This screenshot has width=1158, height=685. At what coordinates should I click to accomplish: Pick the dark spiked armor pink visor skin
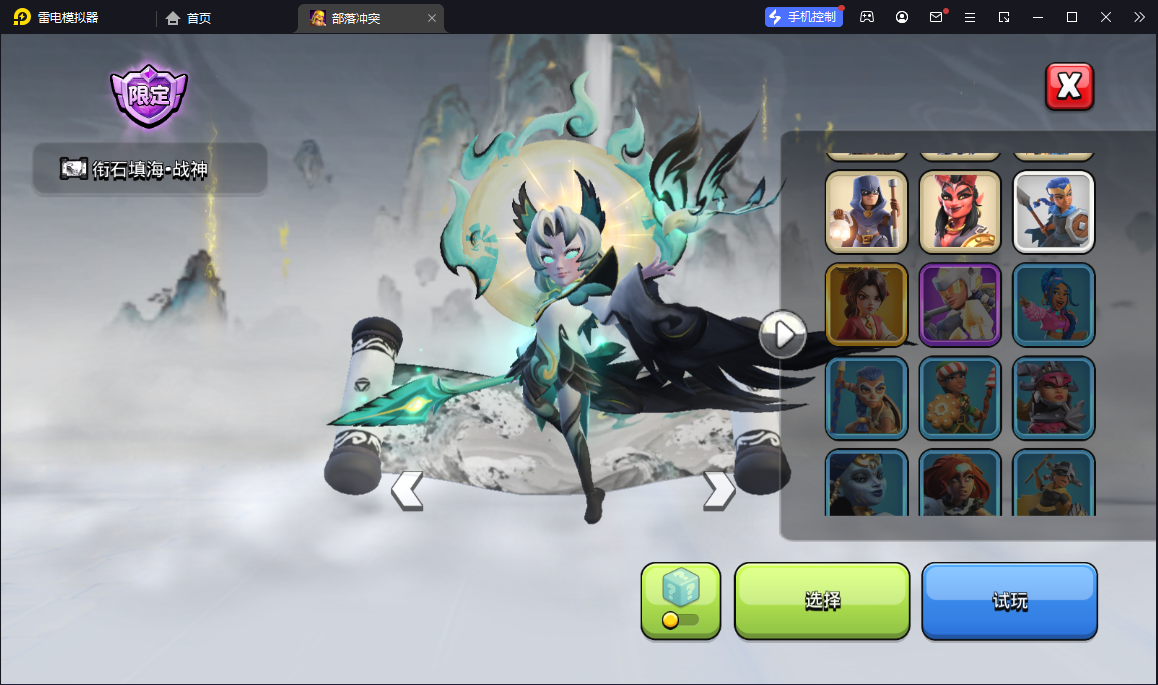click(1053, 398)
